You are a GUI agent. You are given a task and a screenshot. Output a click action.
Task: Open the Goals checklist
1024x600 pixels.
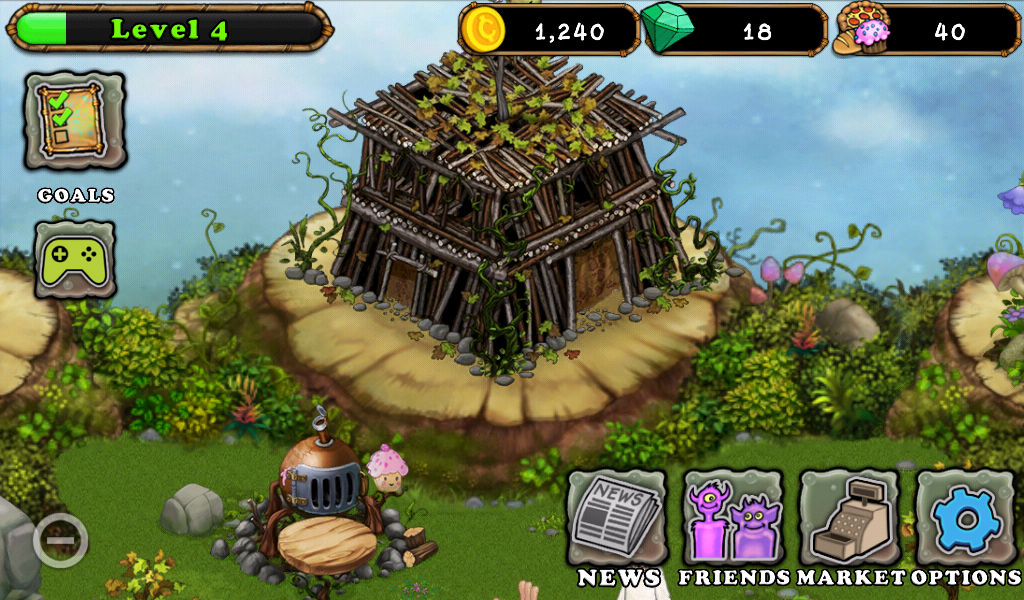tap(75, 120)
